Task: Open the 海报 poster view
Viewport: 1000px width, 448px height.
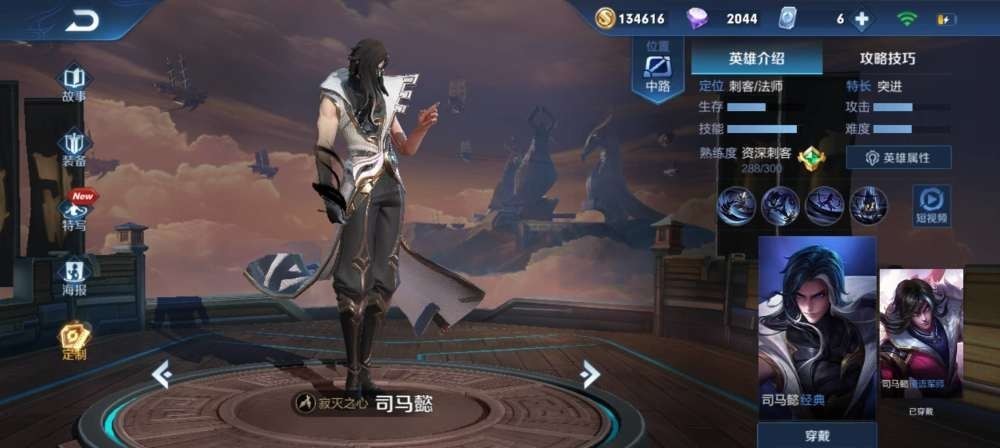Action: 74,277
